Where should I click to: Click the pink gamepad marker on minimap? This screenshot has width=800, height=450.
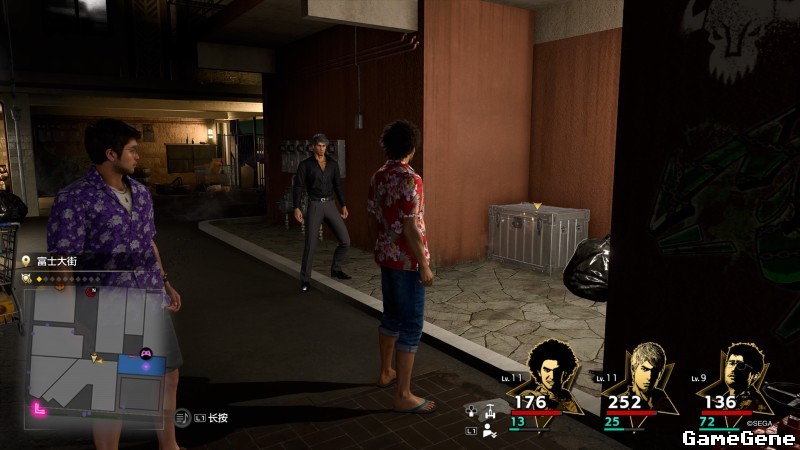tap(144, 353)
